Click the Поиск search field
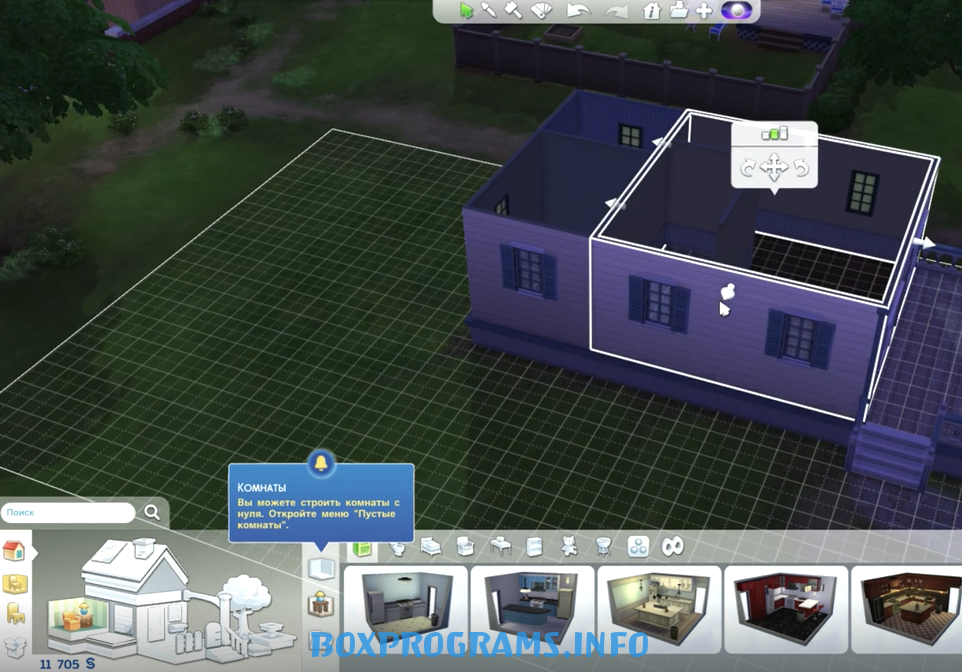The width and height of the screenshot is (962, 672). 68,512
